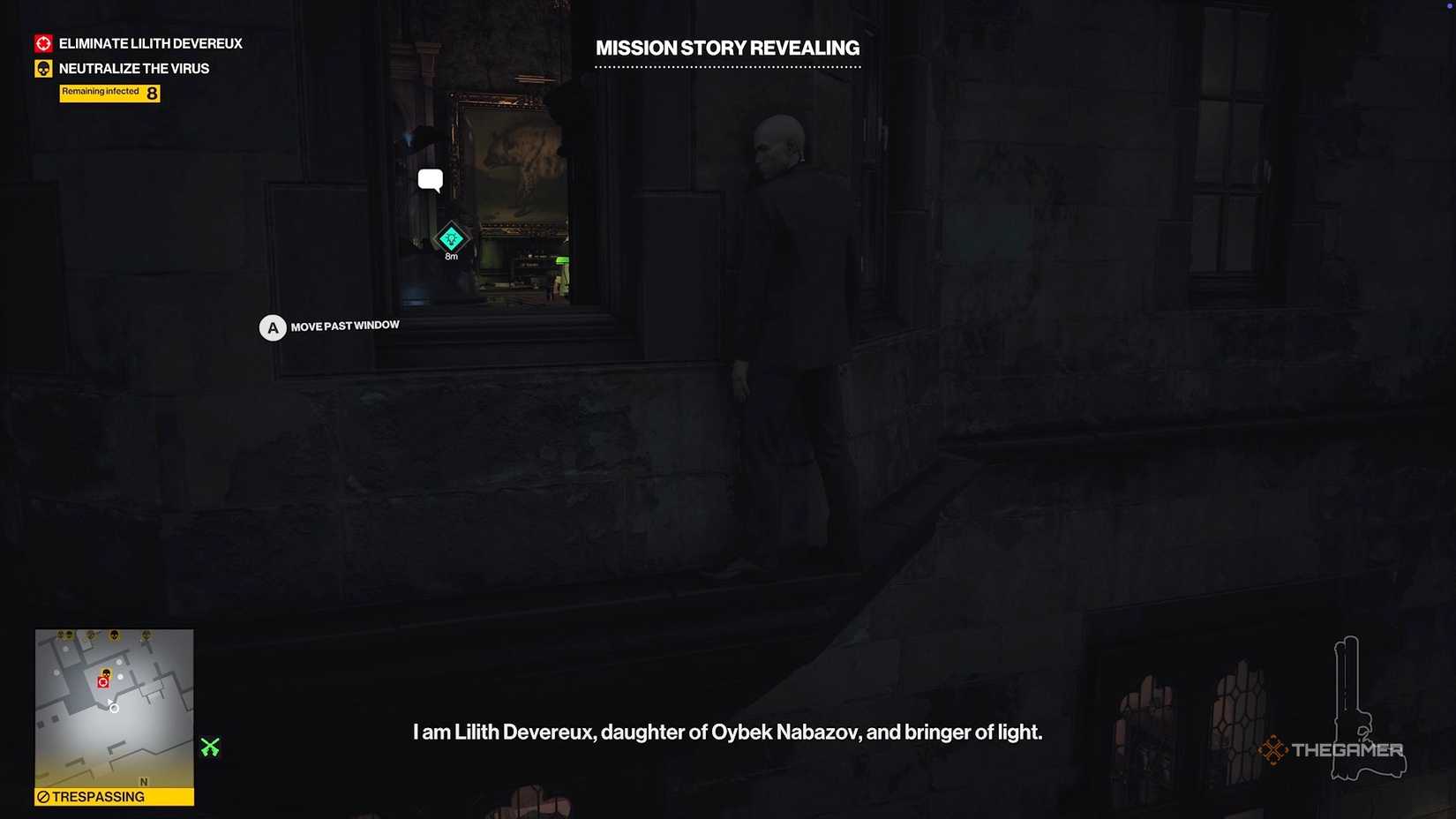Click the leftmost skull icon atop the minimap
Screen dimensions: 1456x819
coord(62,634)
